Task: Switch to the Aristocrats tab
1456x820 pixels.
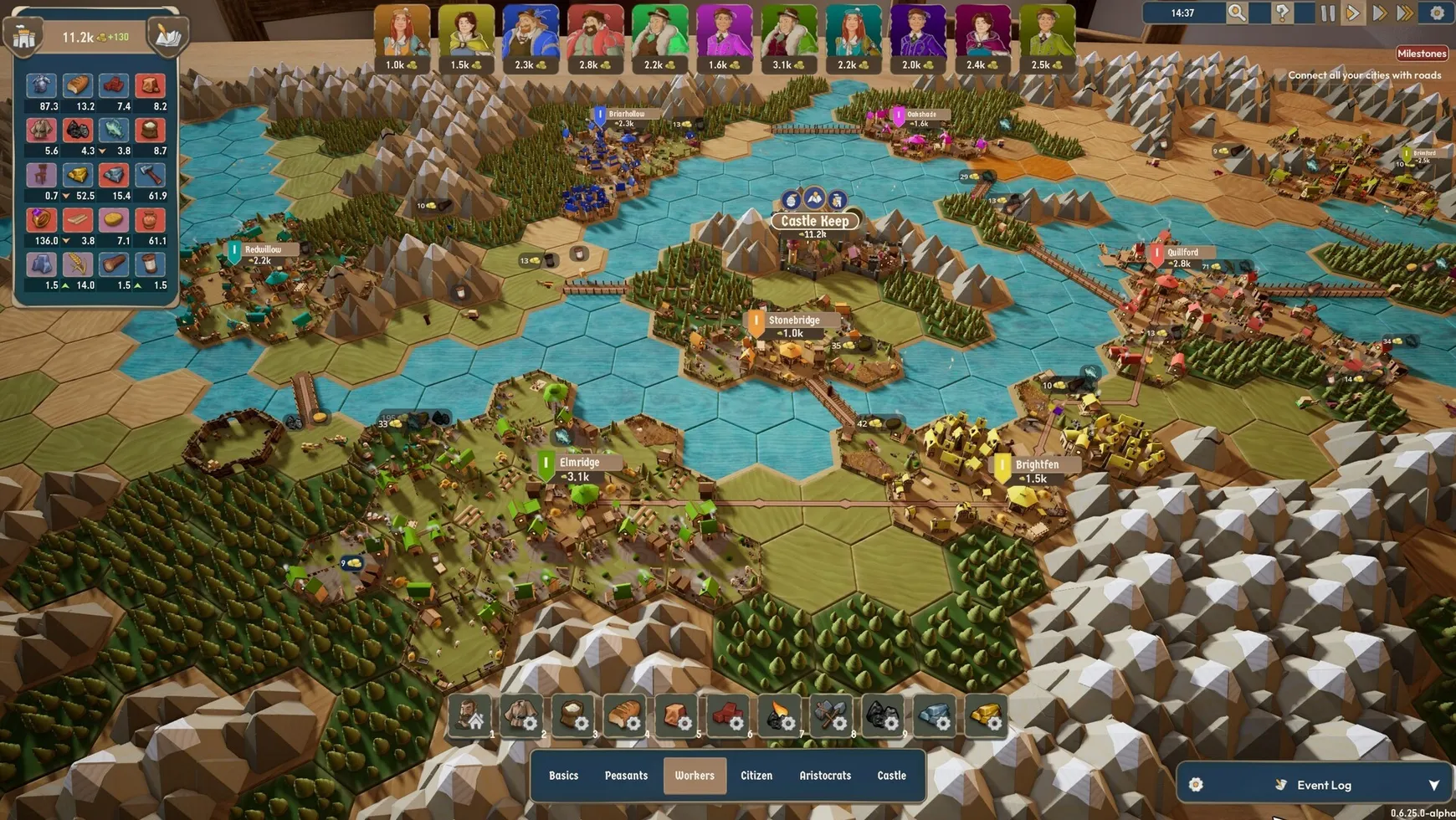Action: [x=824, y=776]
